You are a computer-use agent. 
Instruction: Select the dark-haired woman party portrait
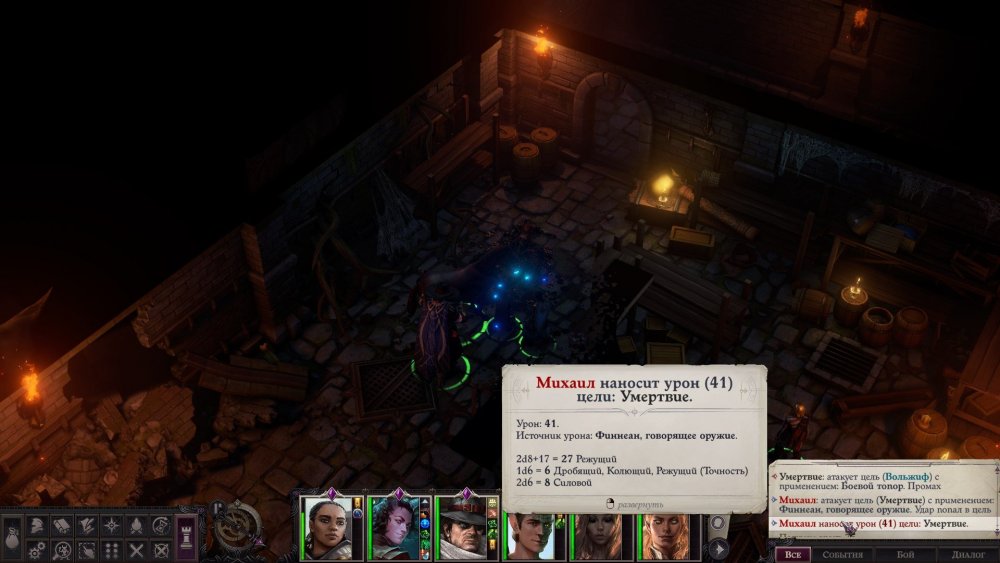327,527
